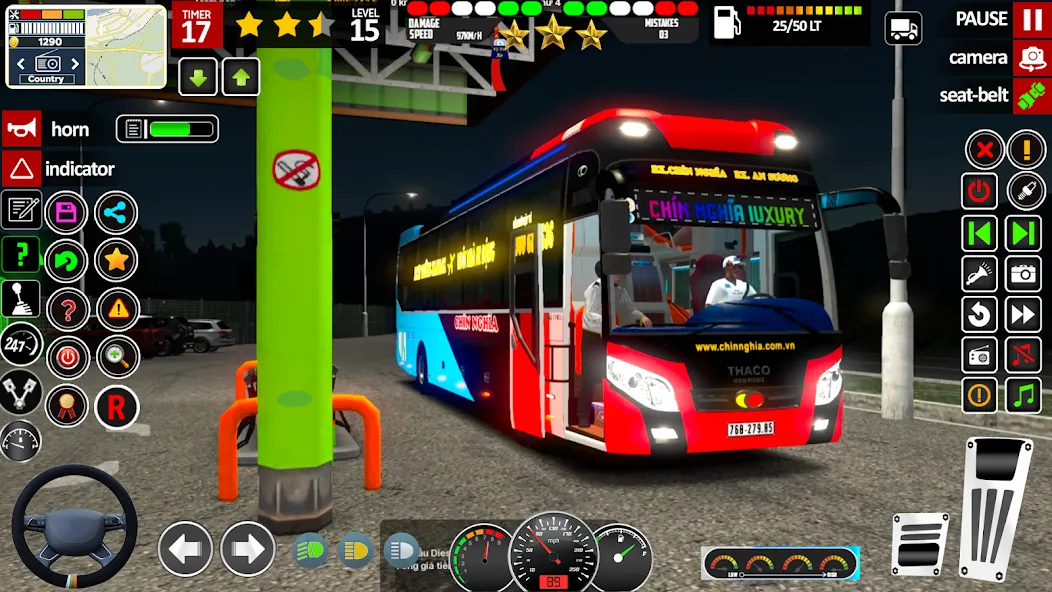Fasten the seat-belt
Screen dimensions: 1052x592
[1031, 96]
